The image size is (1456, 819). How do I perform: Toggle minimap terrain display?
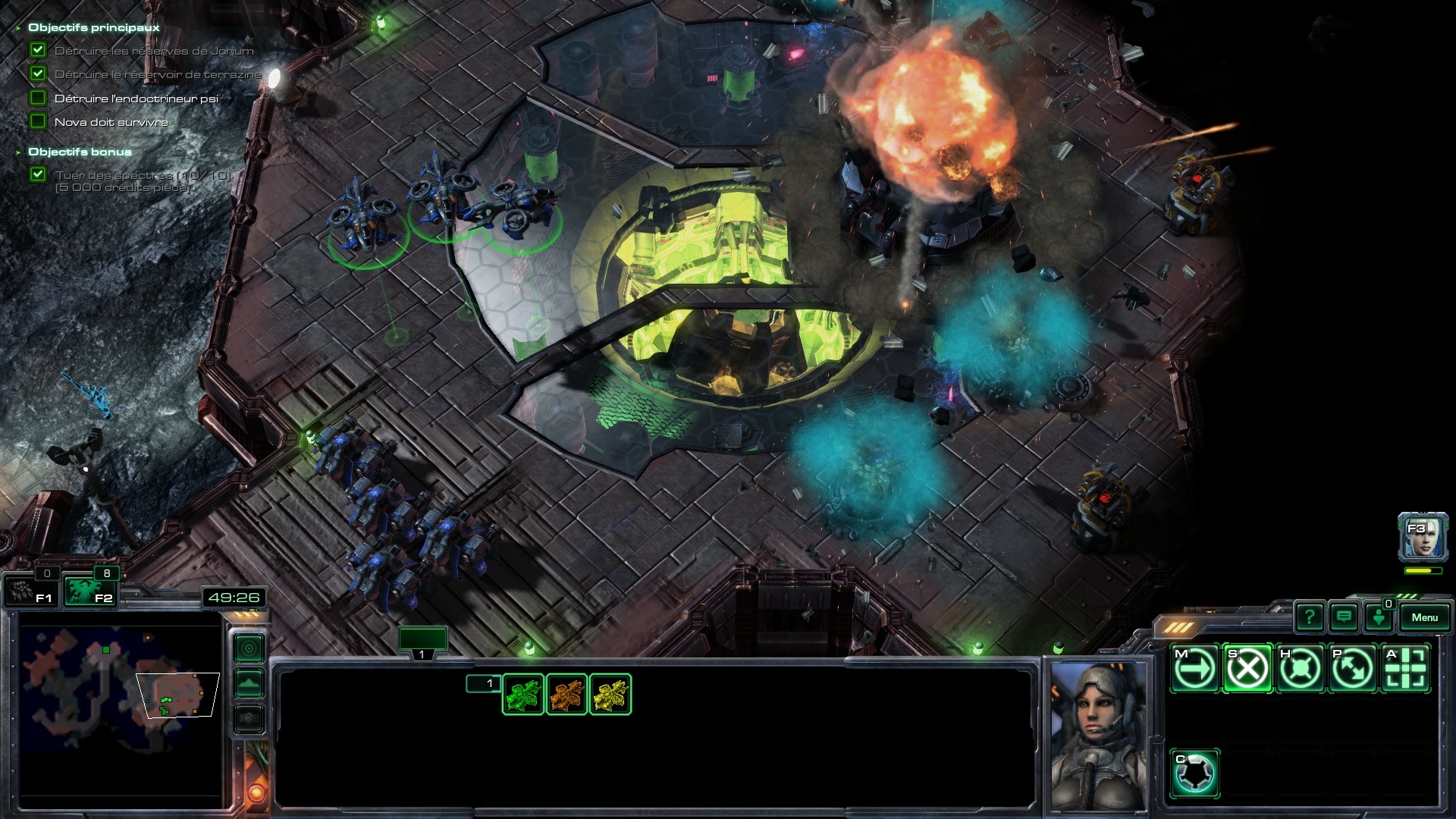pos(249,683)
